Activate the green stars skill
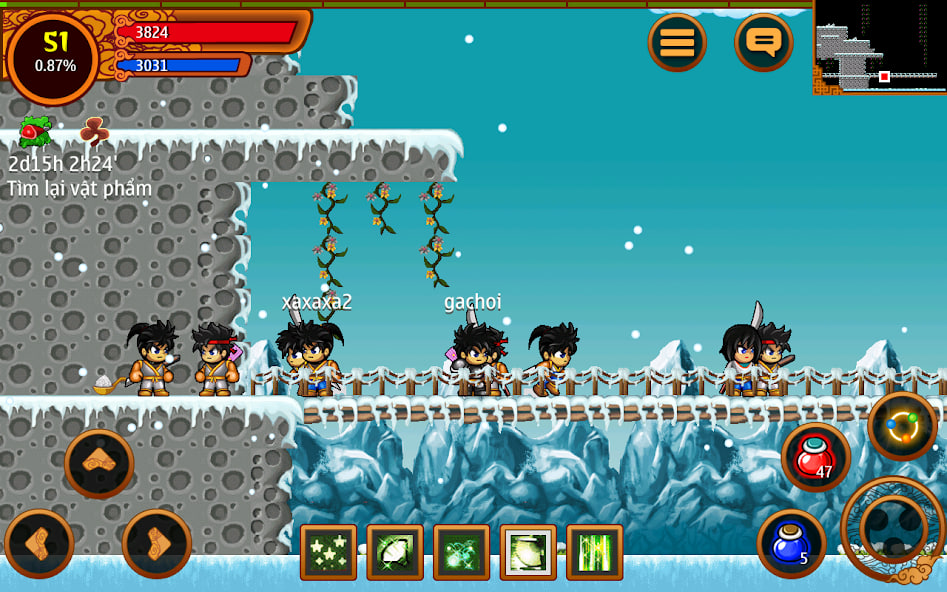The width and height of the screenshot is (947, 592). coord(328,552)
